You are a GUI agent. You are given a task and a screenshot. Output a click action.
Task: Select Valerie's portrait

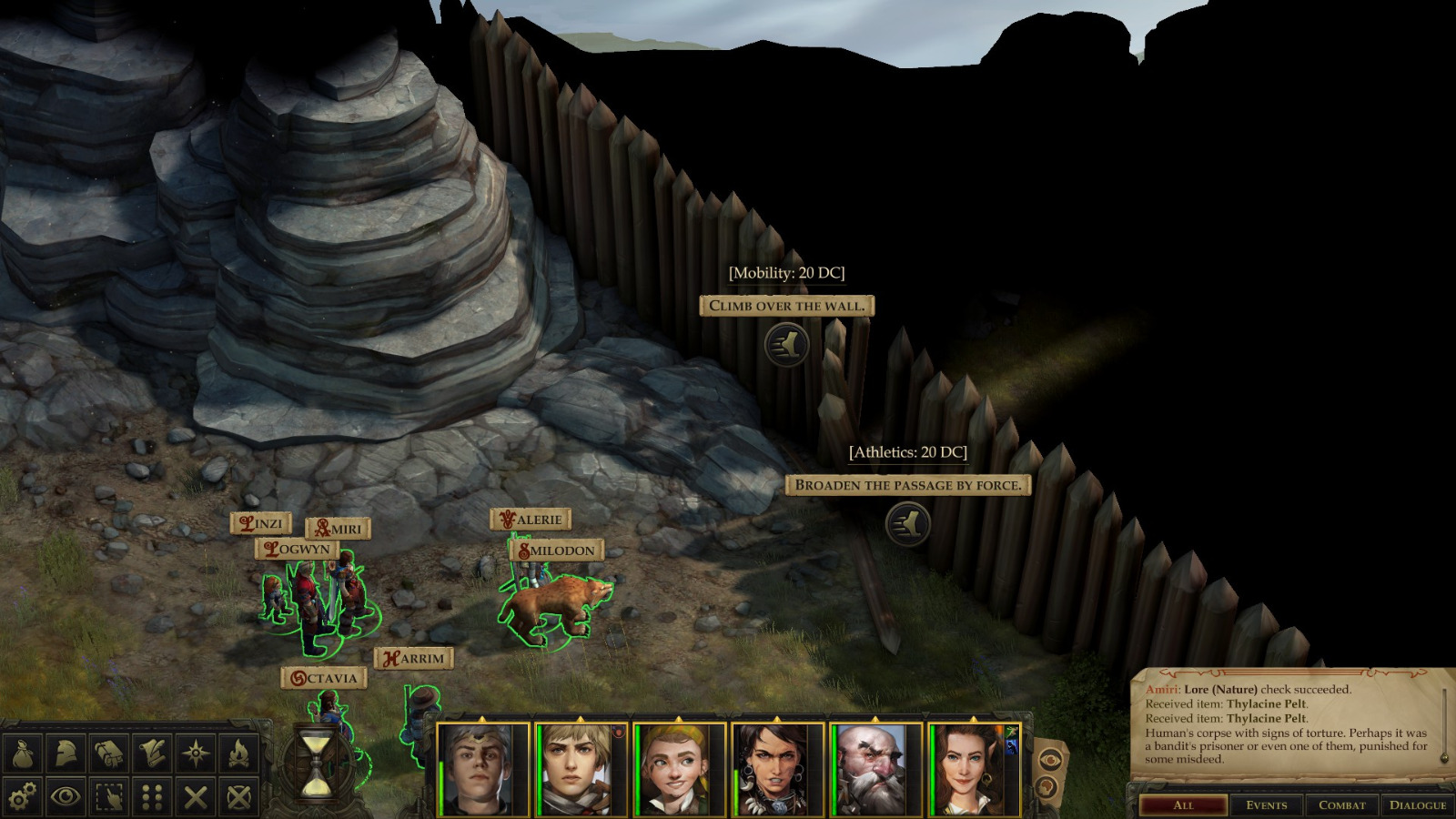pos(576,766)
